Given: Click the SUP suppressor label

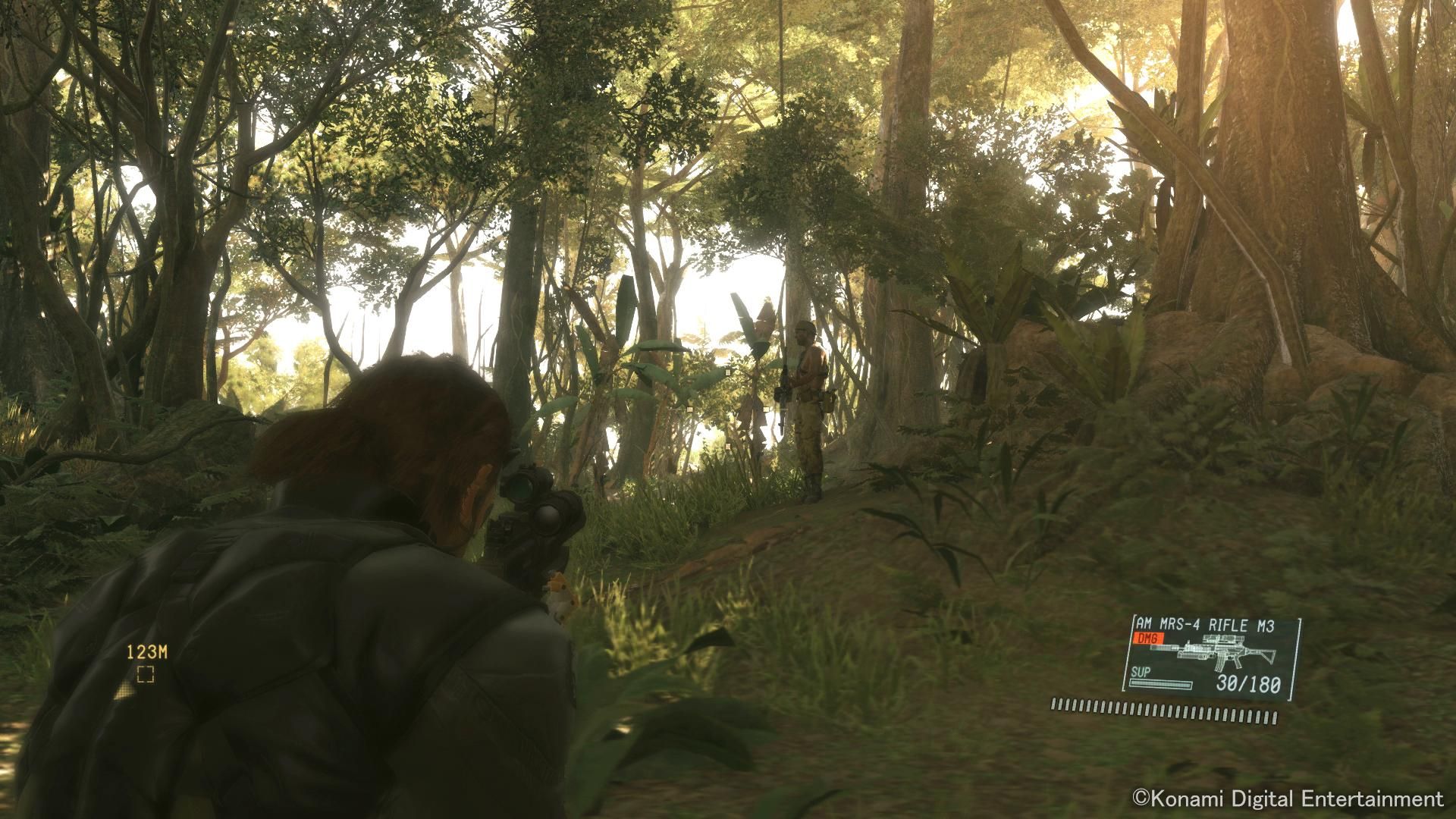Looking at the screenshot, I should [x=1140, y=672].
